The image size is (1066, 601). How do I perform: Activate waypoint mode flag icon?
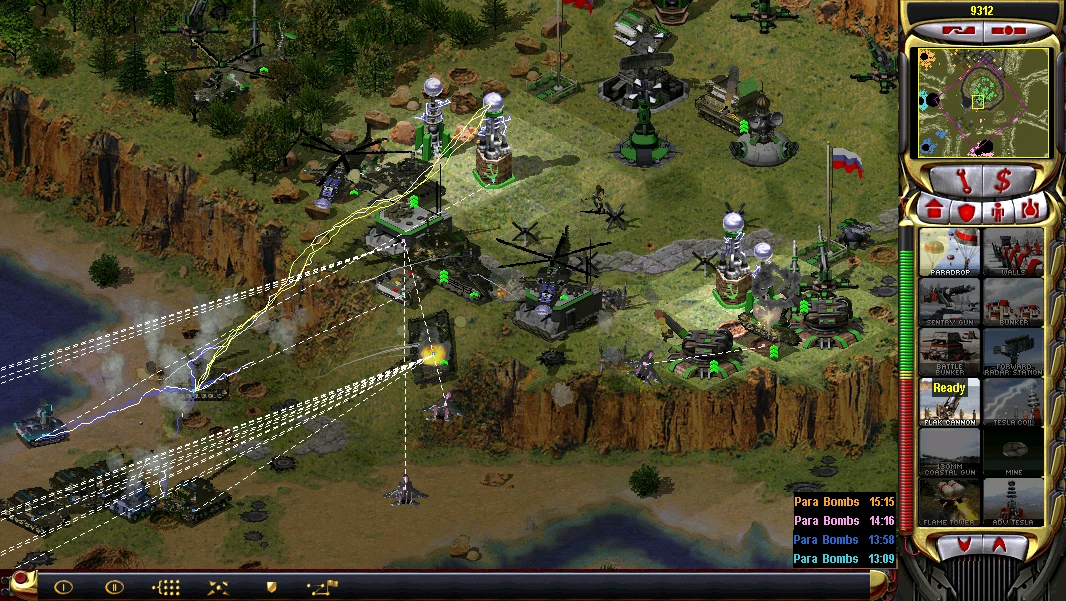click(x=323, y=587)
